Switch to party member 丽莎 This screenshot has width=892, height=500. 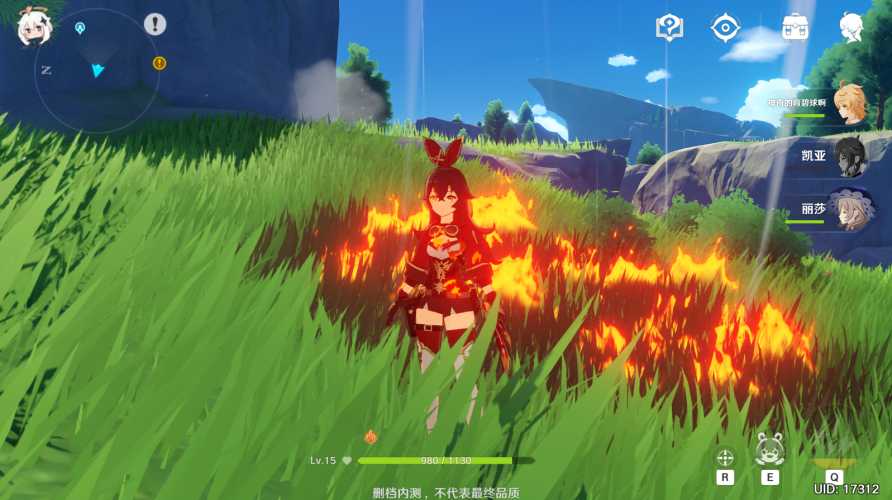849,210
